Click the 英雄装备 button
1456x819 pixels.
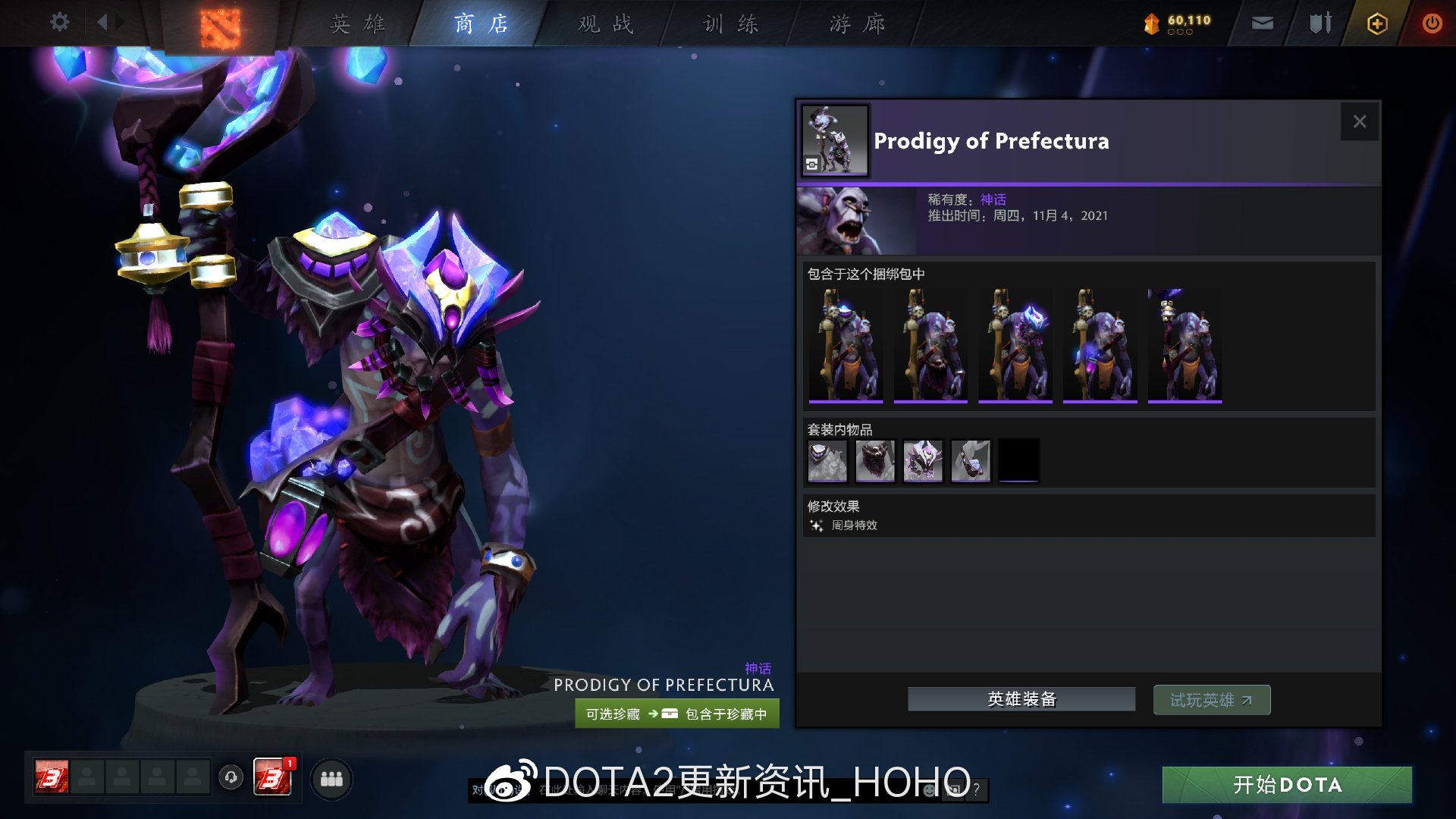pyautogui.click(x=1021, y=698)
